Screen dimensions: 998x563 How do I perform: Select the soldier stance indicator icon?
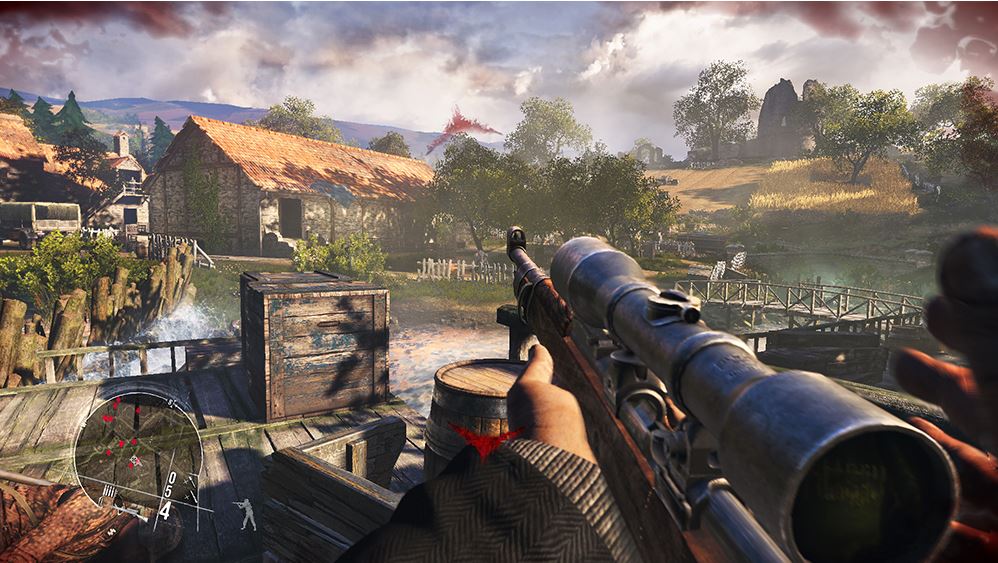tap(247, 514)
